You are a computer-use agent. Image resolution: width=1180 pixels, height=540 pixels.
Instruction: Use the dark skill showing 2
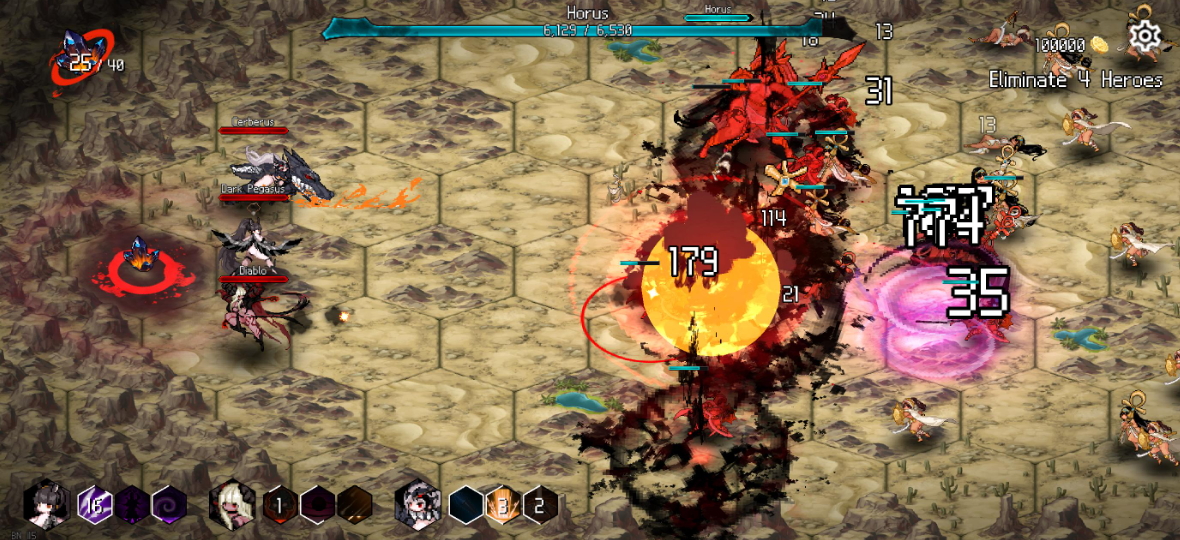point(540,505)
